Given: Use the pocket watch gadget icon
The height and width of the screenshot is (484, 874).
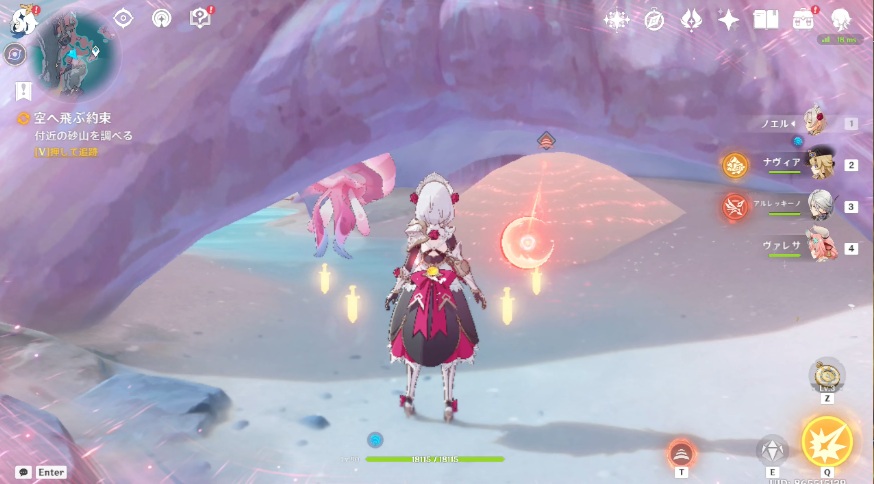Looking at the screenshot, I should 826,374.
